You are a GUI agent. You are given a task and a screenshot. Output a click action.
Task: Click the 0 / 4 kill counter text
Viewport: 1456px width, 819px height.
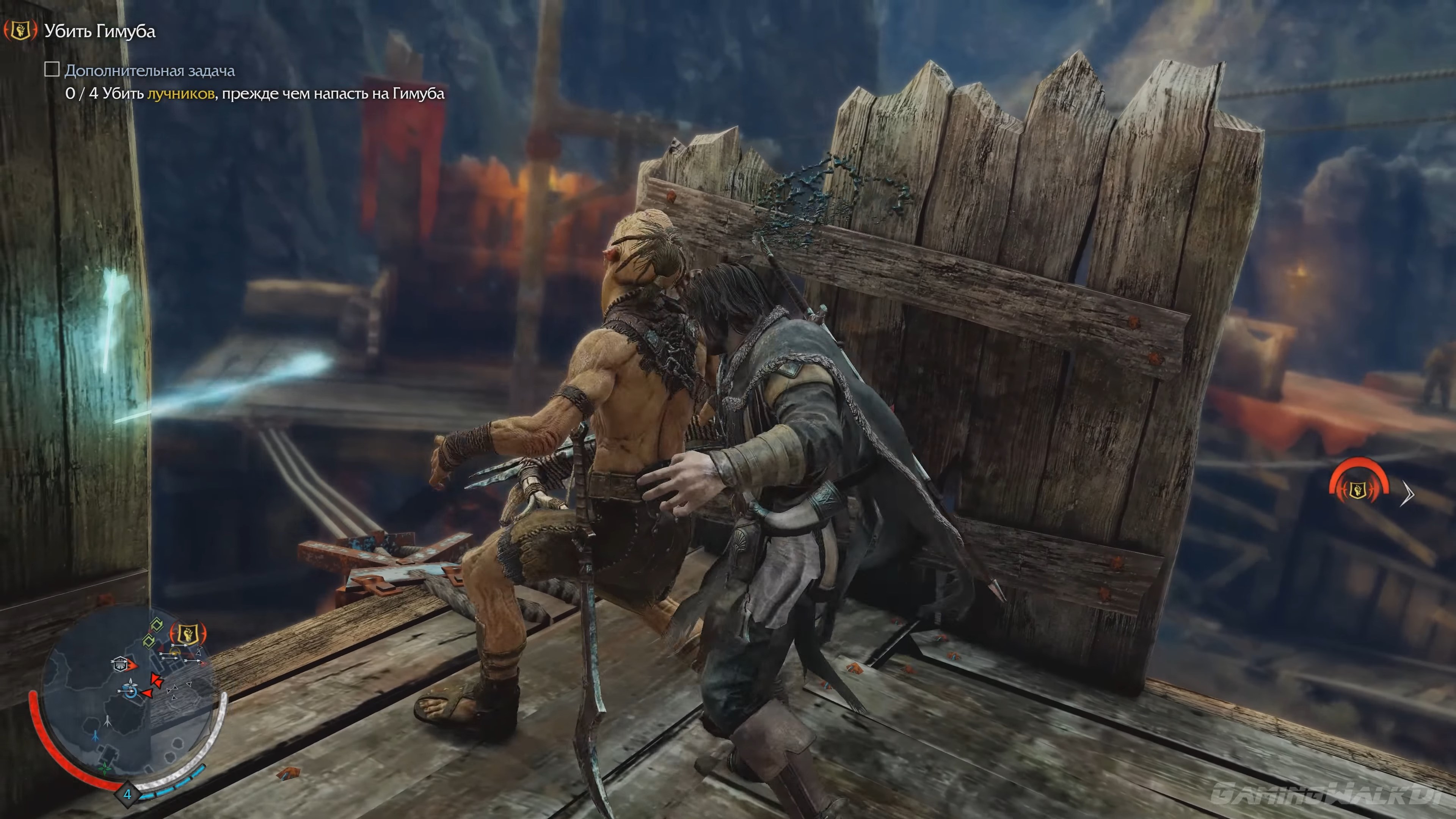point(83,94)
